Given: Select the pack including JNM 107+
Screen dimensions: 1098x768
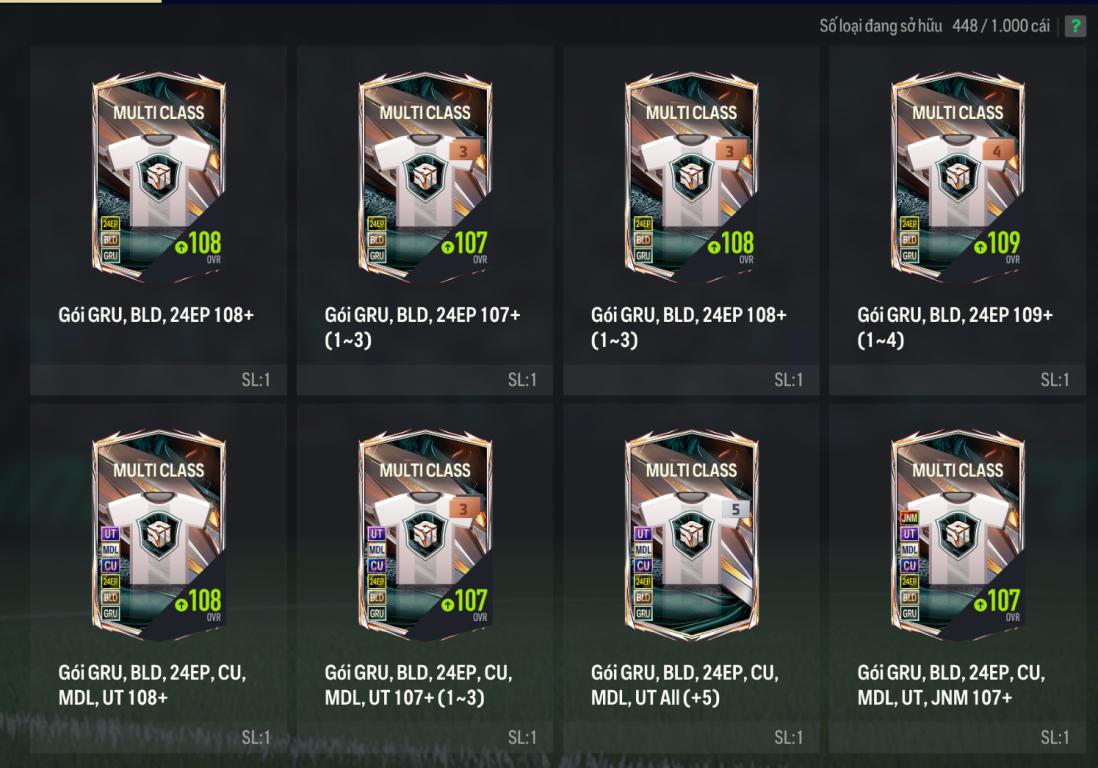Looking at the screenshot, I should point(957,536).
